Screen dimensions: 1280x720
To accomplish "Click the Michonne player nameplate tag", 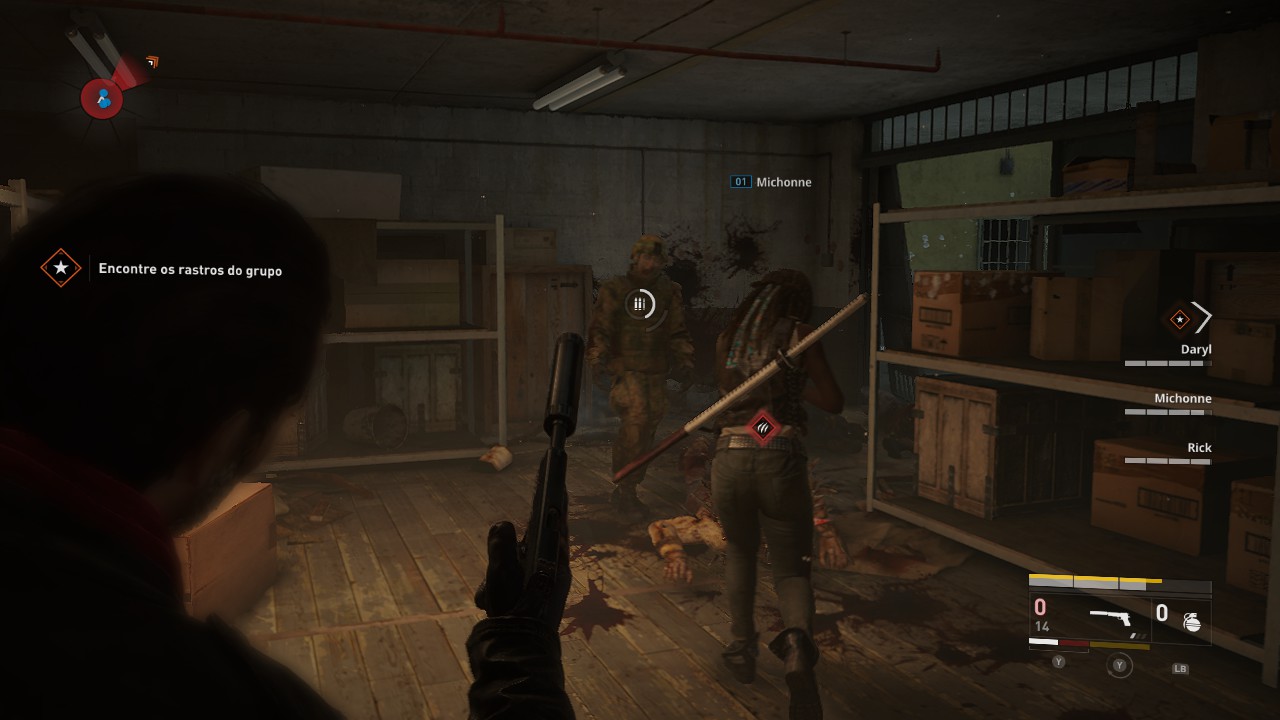I will pos(772,182).
